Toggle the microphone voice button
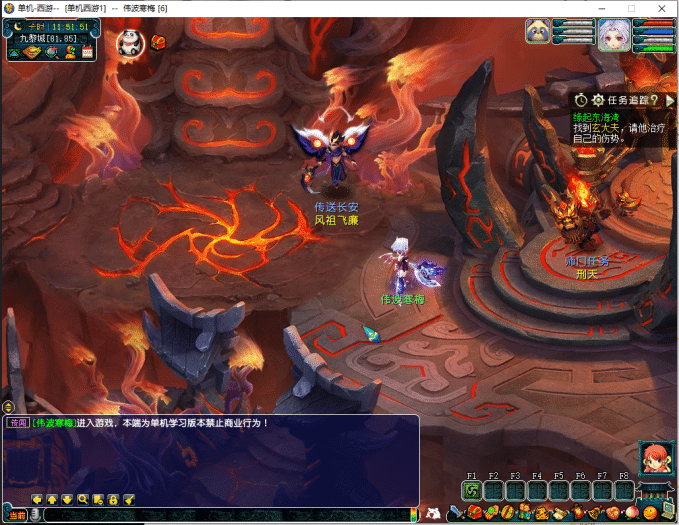Viewport: 679px width, 525px height. 36,514
